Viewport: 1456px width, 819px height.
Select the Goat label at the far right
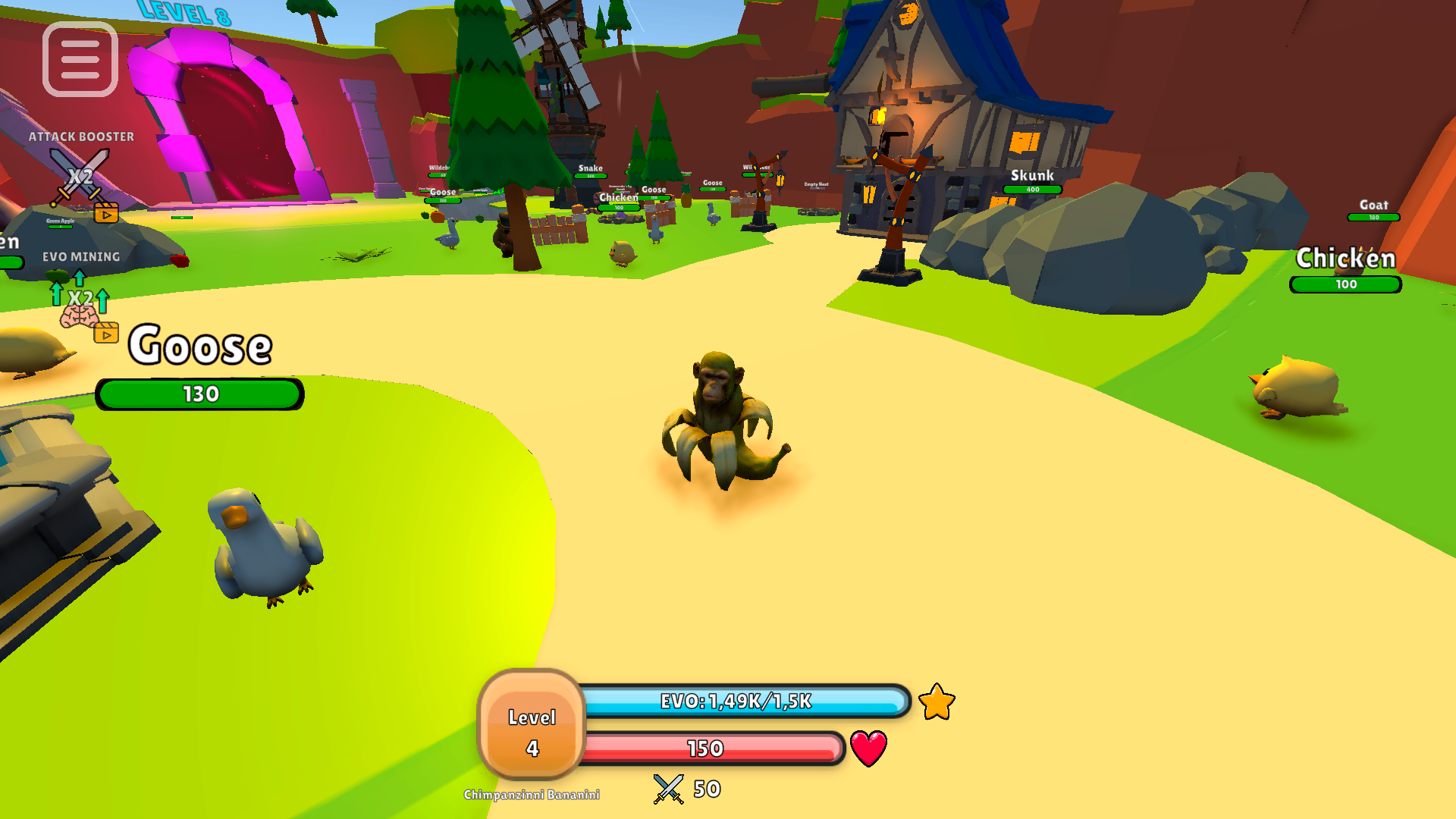pyautogui.click(x=1373, y=205)
